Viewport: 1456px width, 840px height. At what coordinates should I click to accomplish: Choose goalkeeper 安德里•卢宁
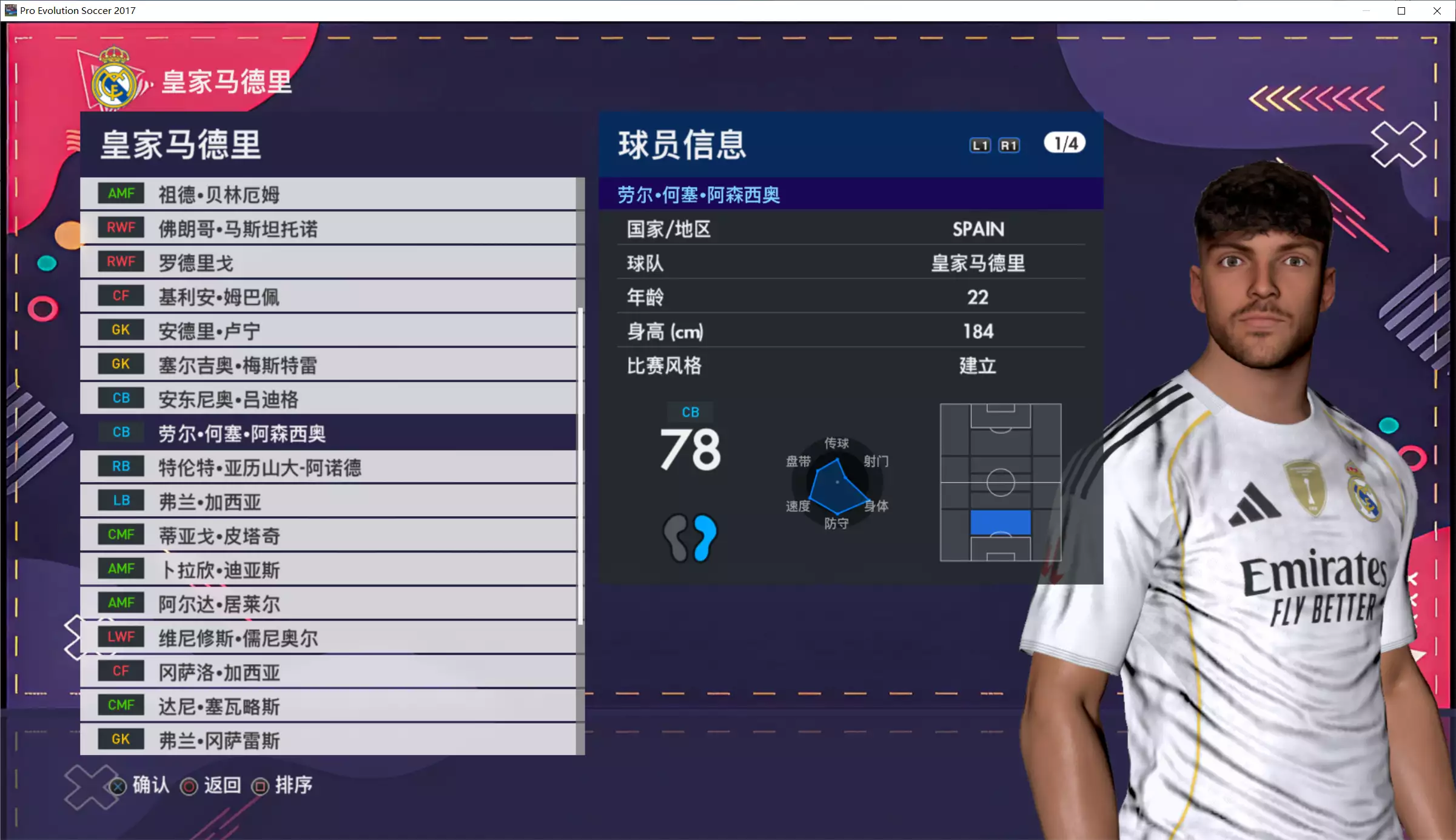pyautogui.click(x=327, y=331)
